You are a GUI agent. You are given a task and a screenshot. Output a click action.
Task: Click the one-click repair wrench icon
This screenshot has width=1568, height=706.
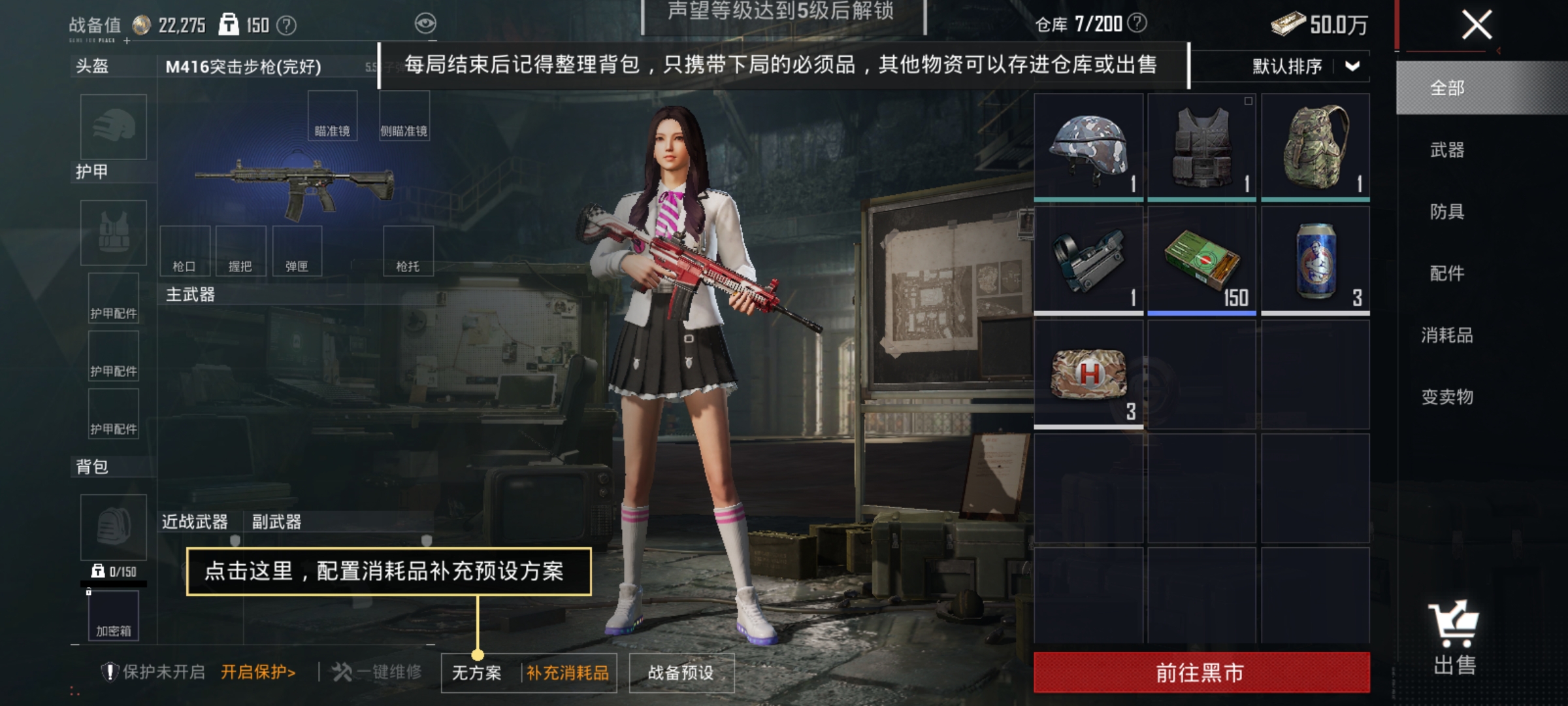point(342,671)
